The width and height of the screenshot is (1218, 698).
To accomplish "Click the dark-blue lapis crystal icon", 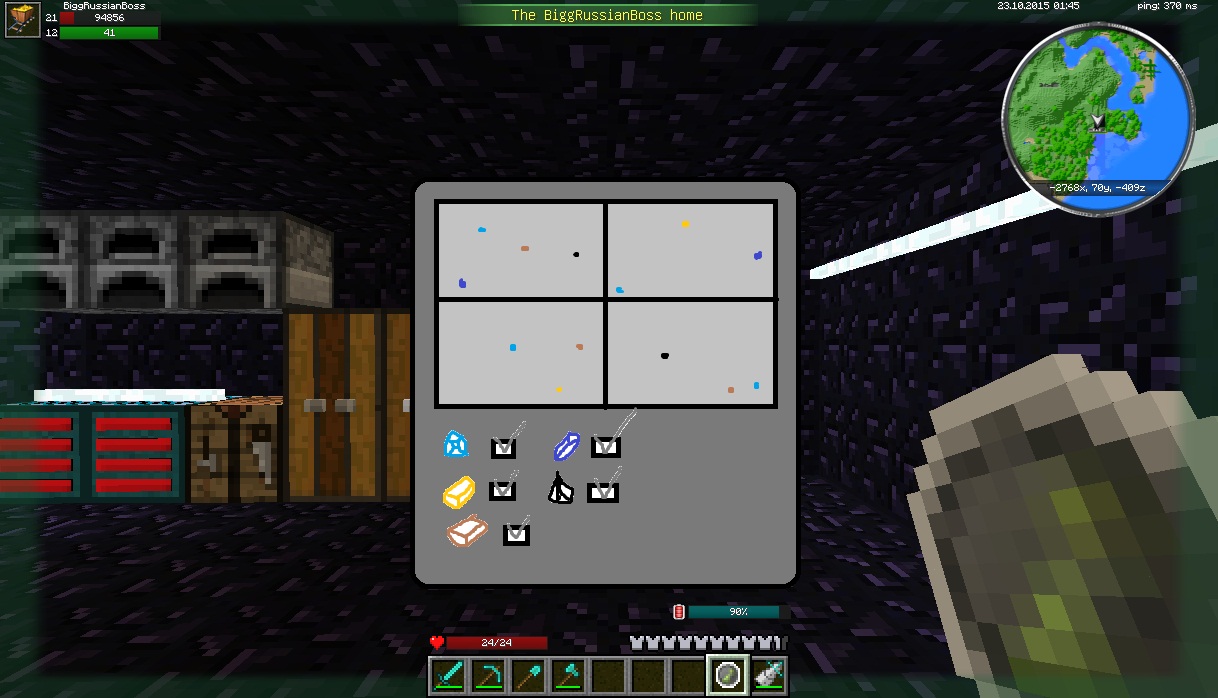I will [x=567, y=446].
